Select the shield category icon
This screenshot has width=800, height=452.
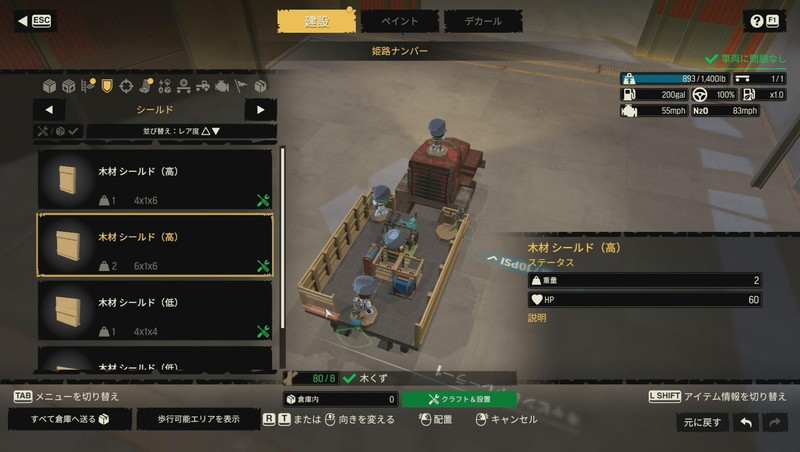point(107,86)
